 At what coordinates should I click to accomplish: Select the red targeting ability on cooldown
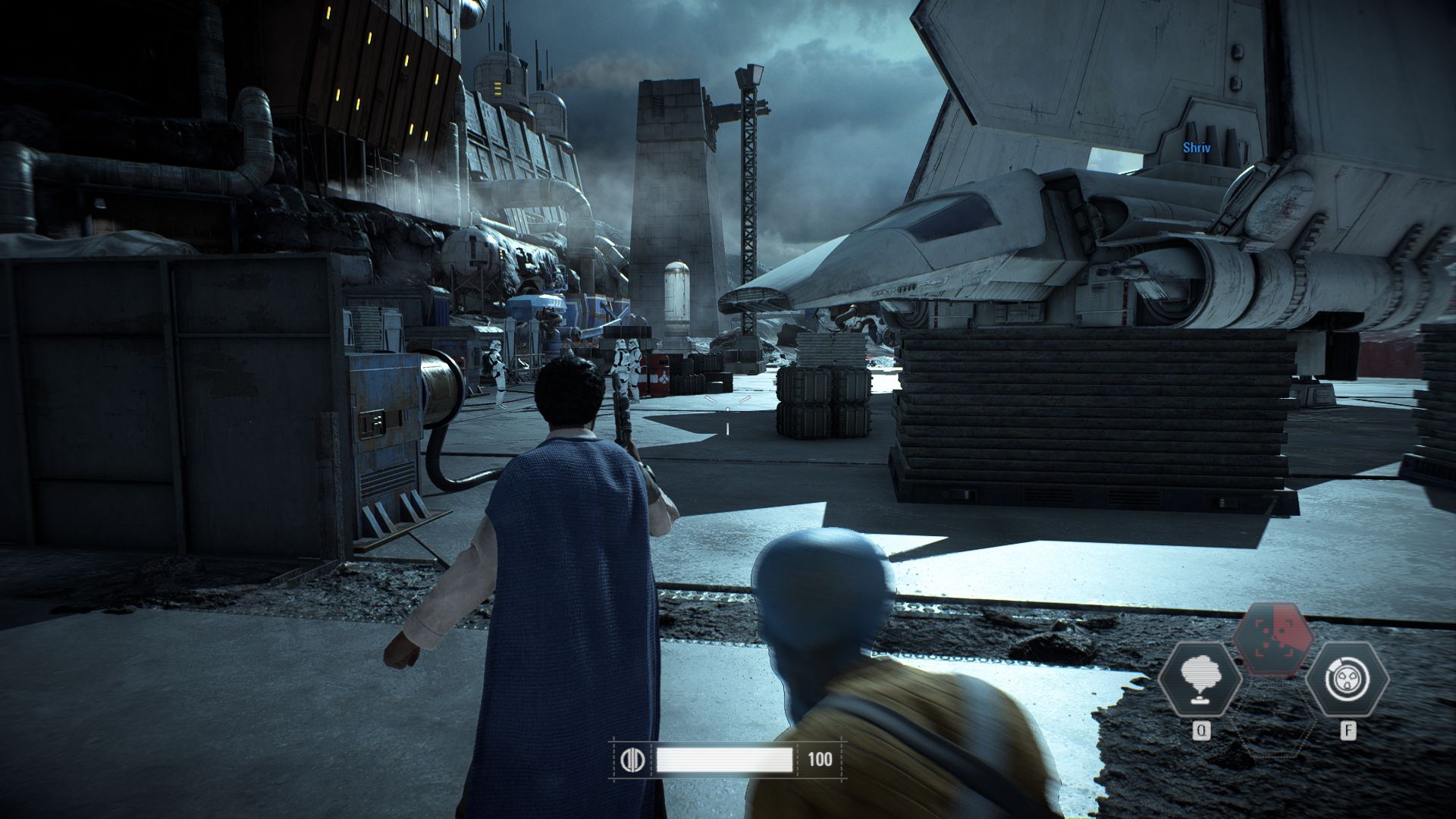point(1273,639)
